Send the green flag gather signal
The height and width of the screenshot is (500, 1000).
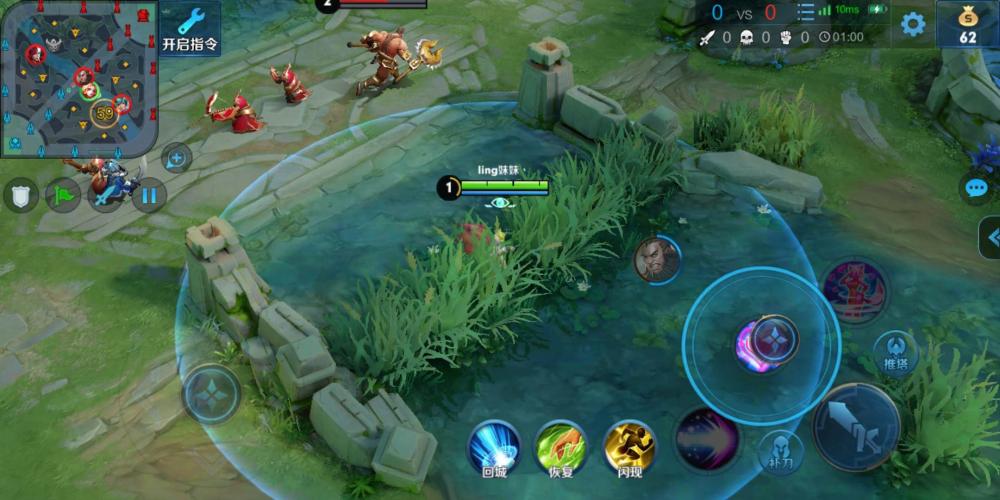63,194
